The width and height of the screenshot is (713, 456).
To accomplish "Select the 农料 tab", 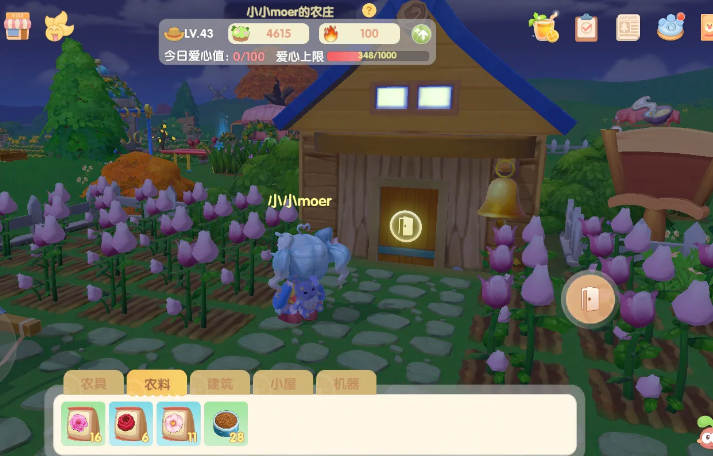I will click(157, 383).
